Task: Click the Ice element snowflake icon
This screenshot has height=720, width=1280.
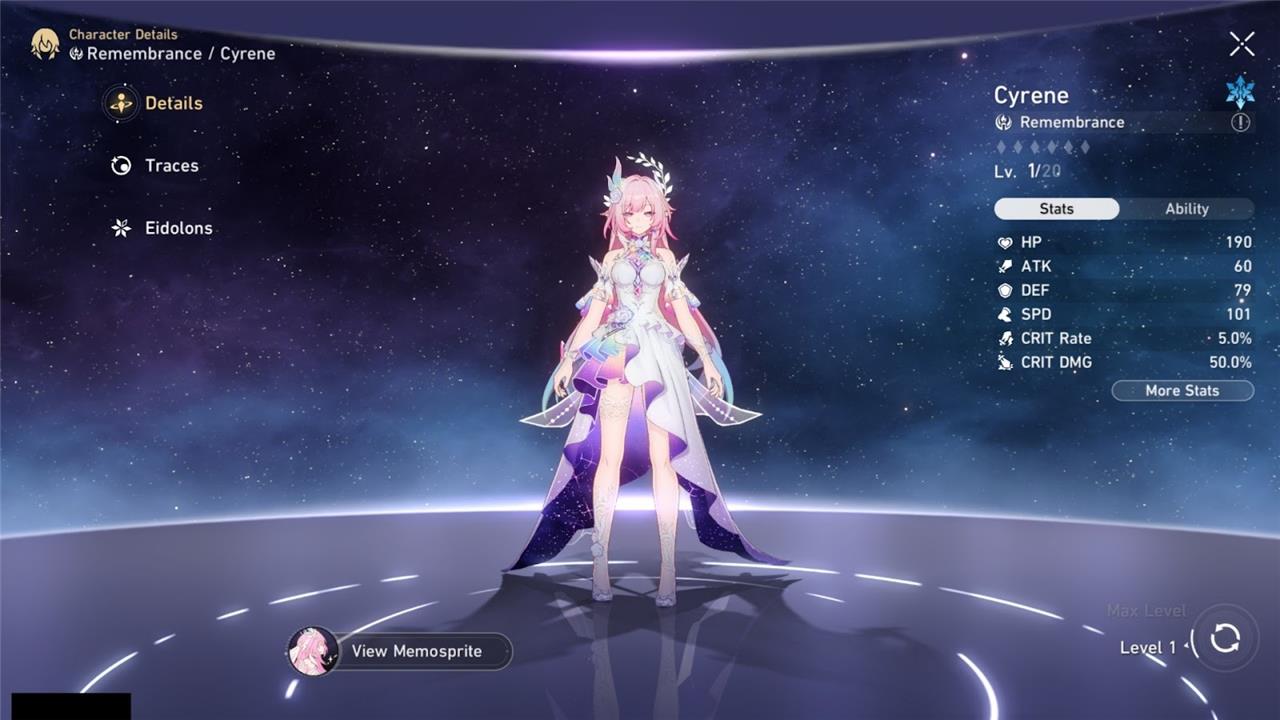Action: (1240, 92)
